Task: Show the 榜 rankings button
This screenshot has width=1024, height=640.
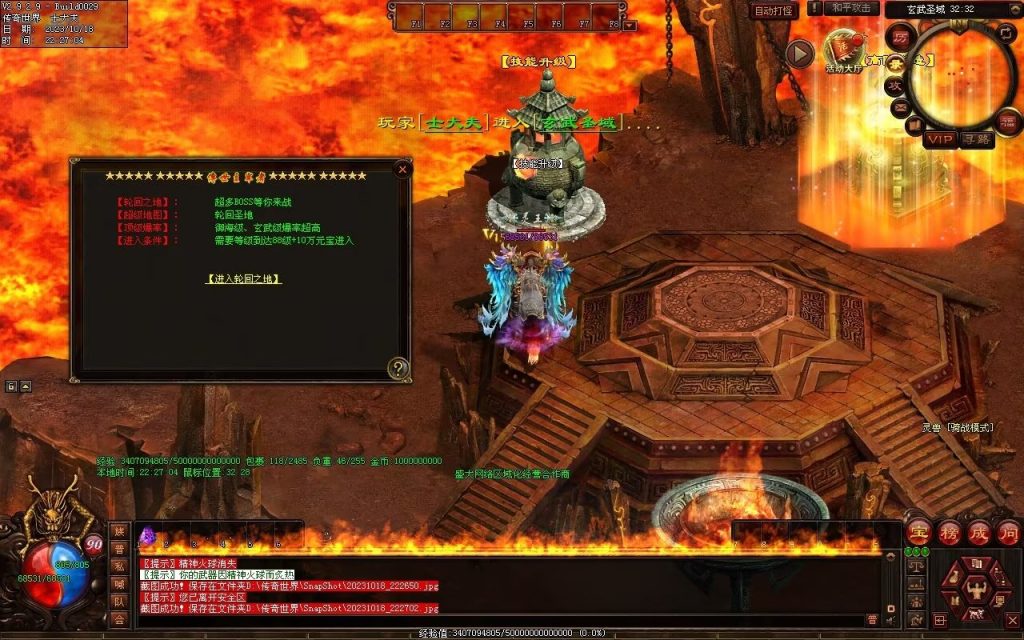Action: (x=949, y=531)
